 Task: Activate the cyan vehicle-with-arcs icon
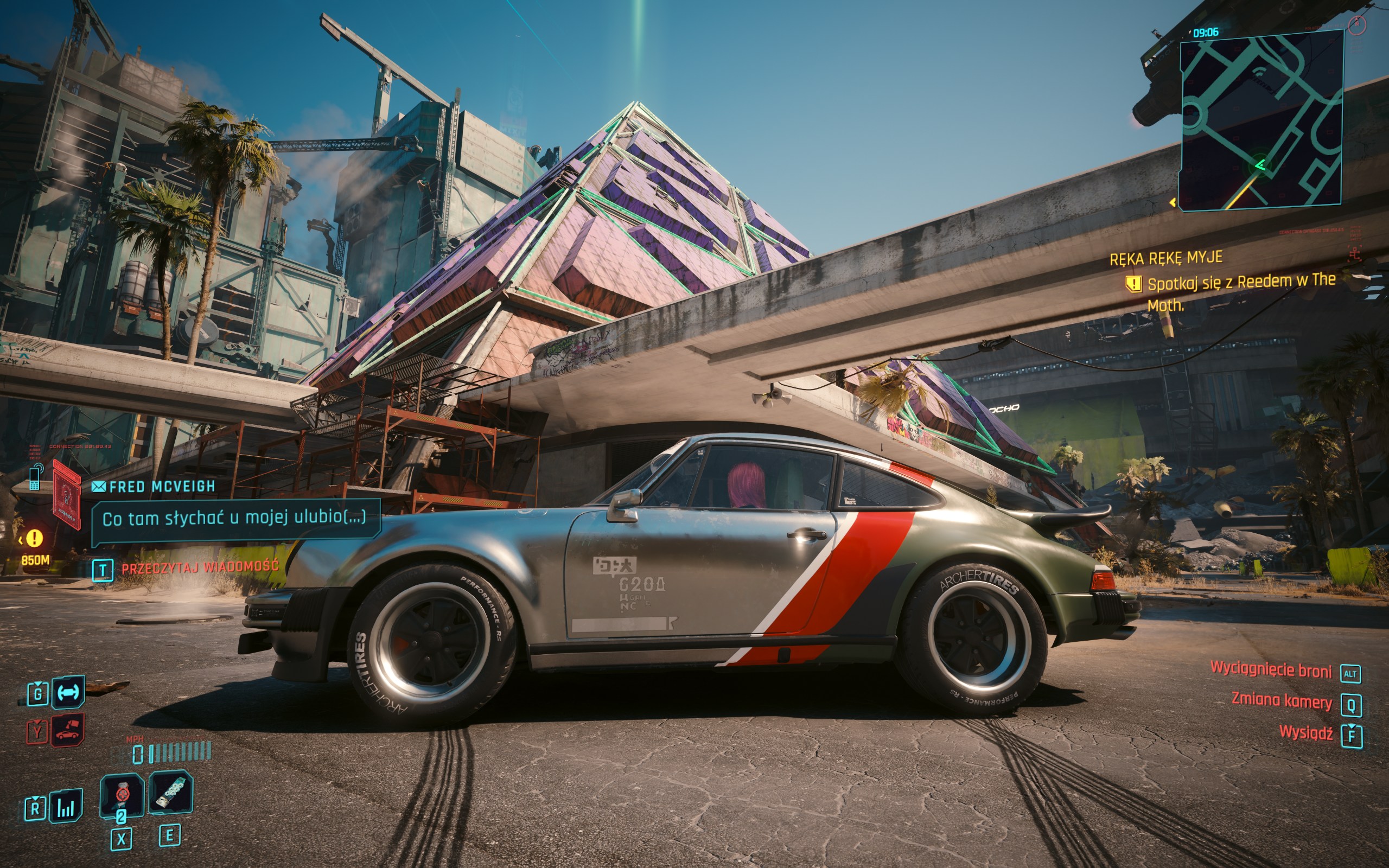pyautogui.click(x=68, y=692)
